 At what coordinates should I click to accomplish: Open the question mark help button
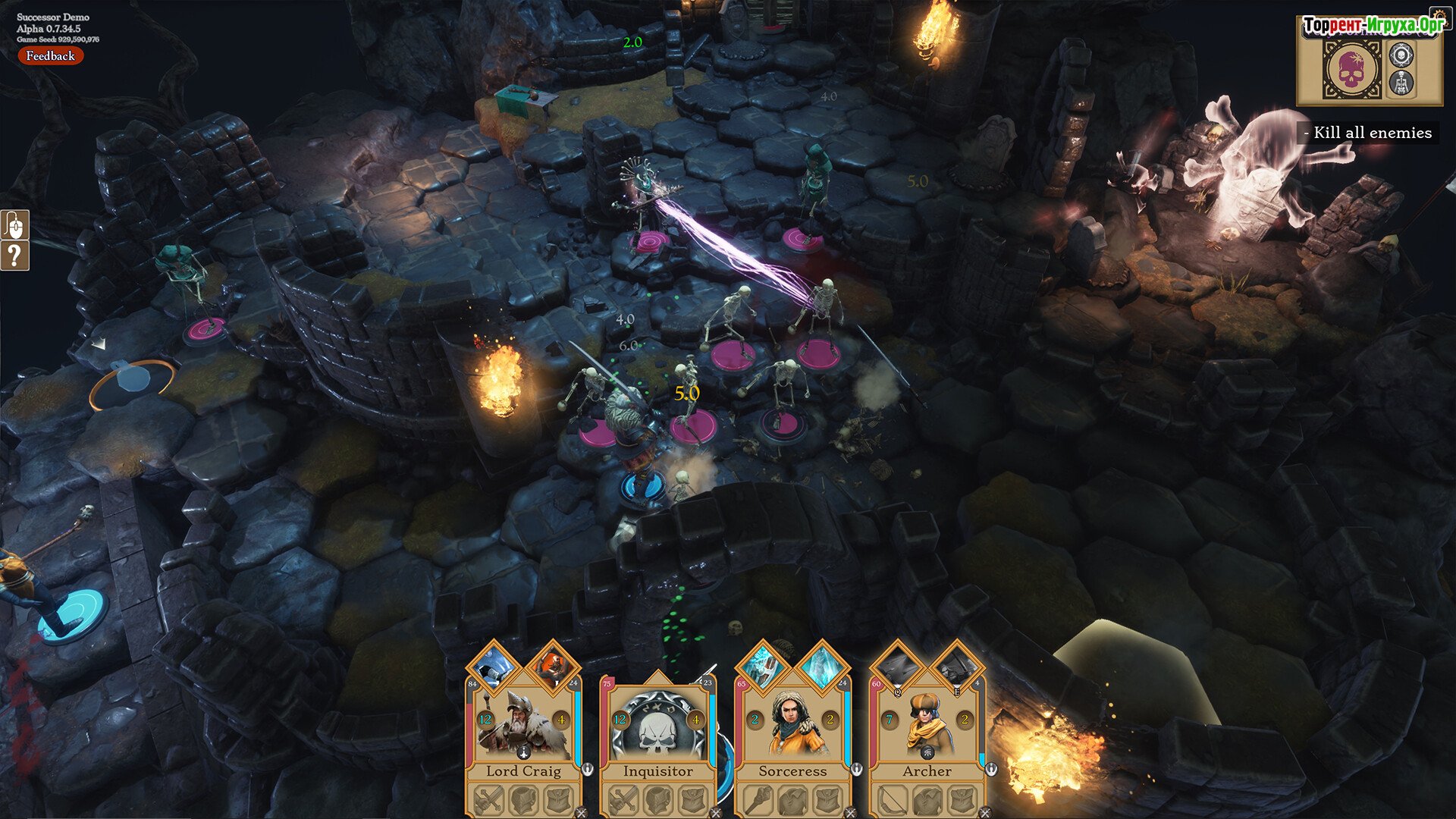click(x=15, y=256)
